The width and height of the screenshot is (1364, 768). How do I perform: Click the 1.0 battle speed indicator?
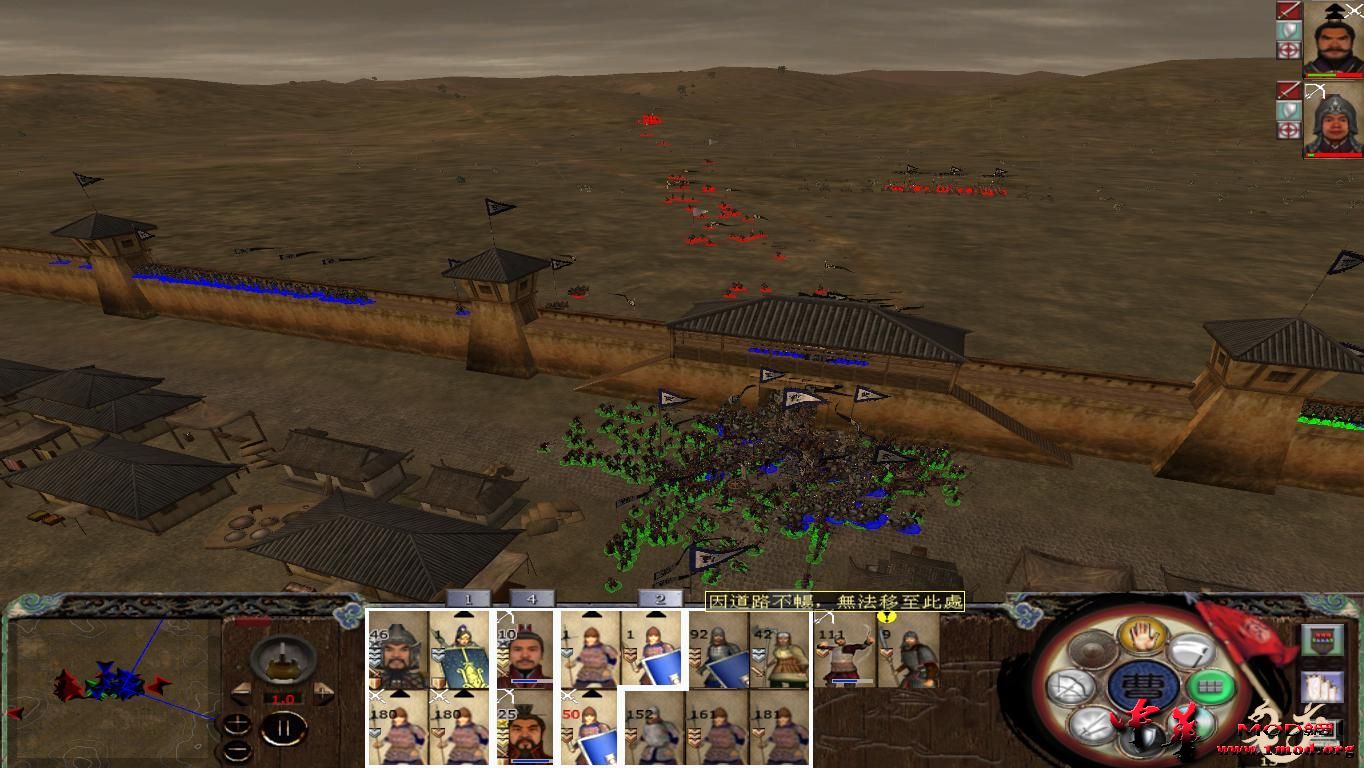click(x=283, y=699)
